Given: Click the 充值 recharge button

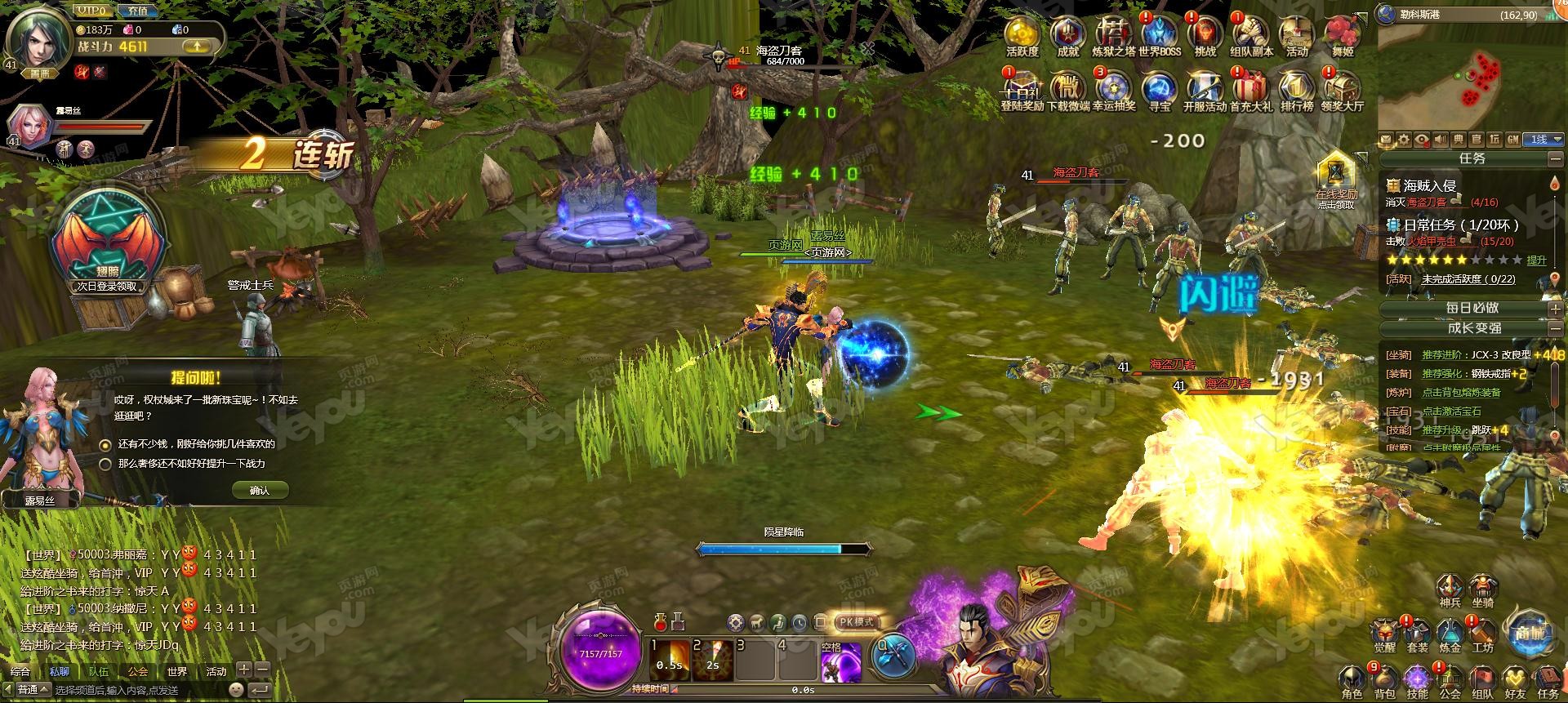Looking at the screenshot, I should [x=138, y=11].
